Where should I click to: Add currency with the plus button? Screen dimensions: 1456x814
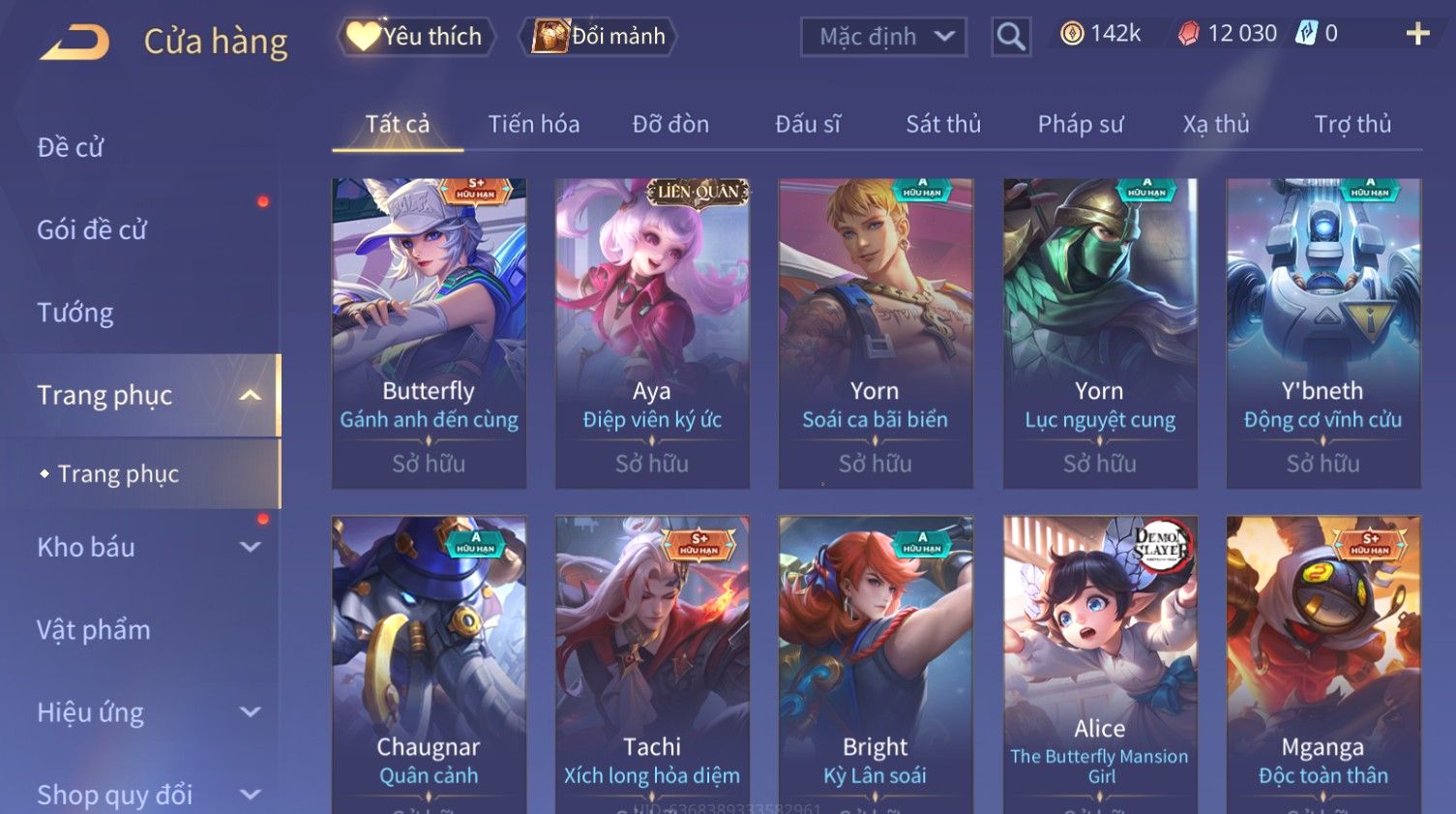(1417, 35)
